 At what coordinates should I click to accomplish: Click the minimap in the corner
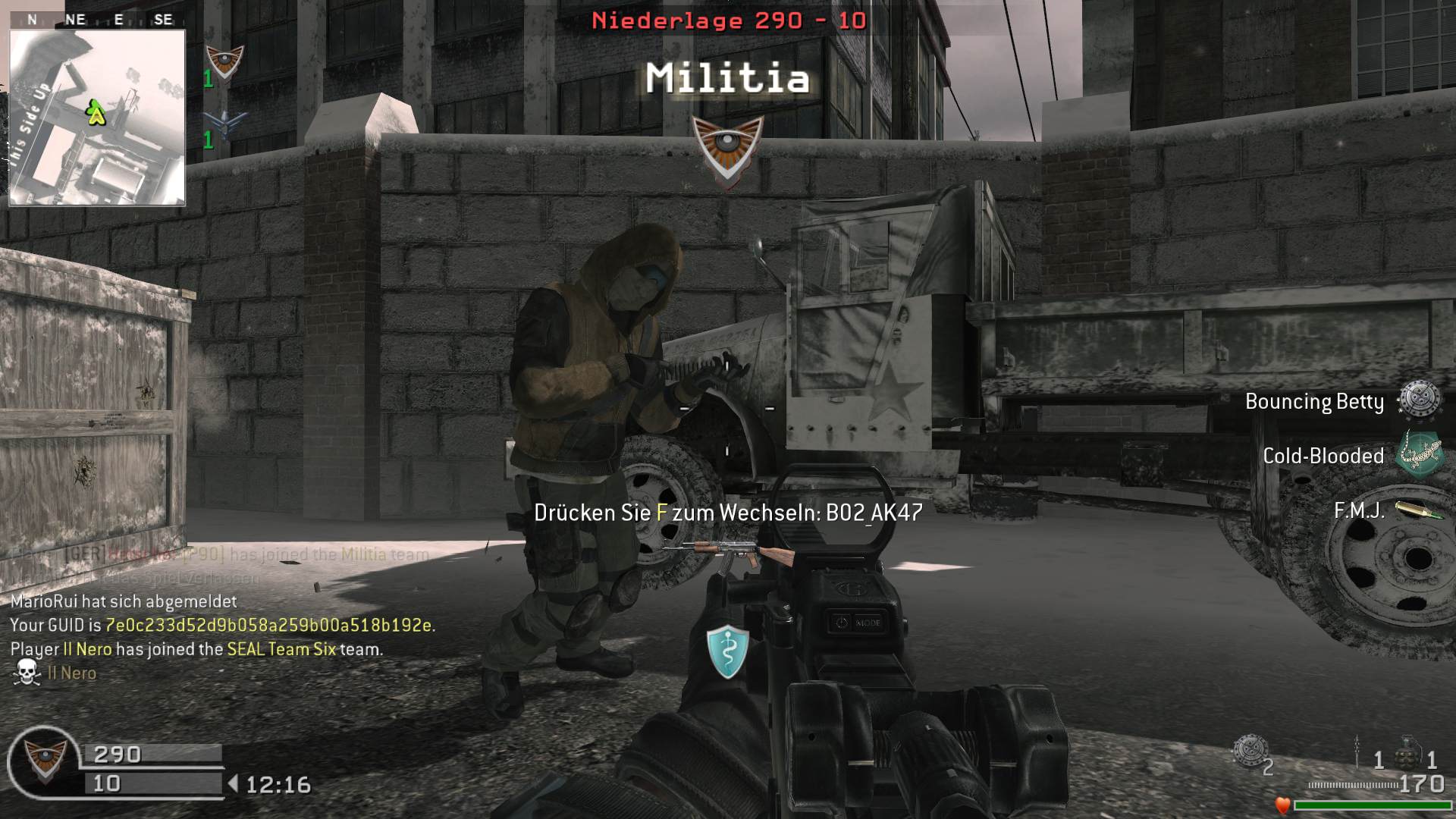coord(97,118)
